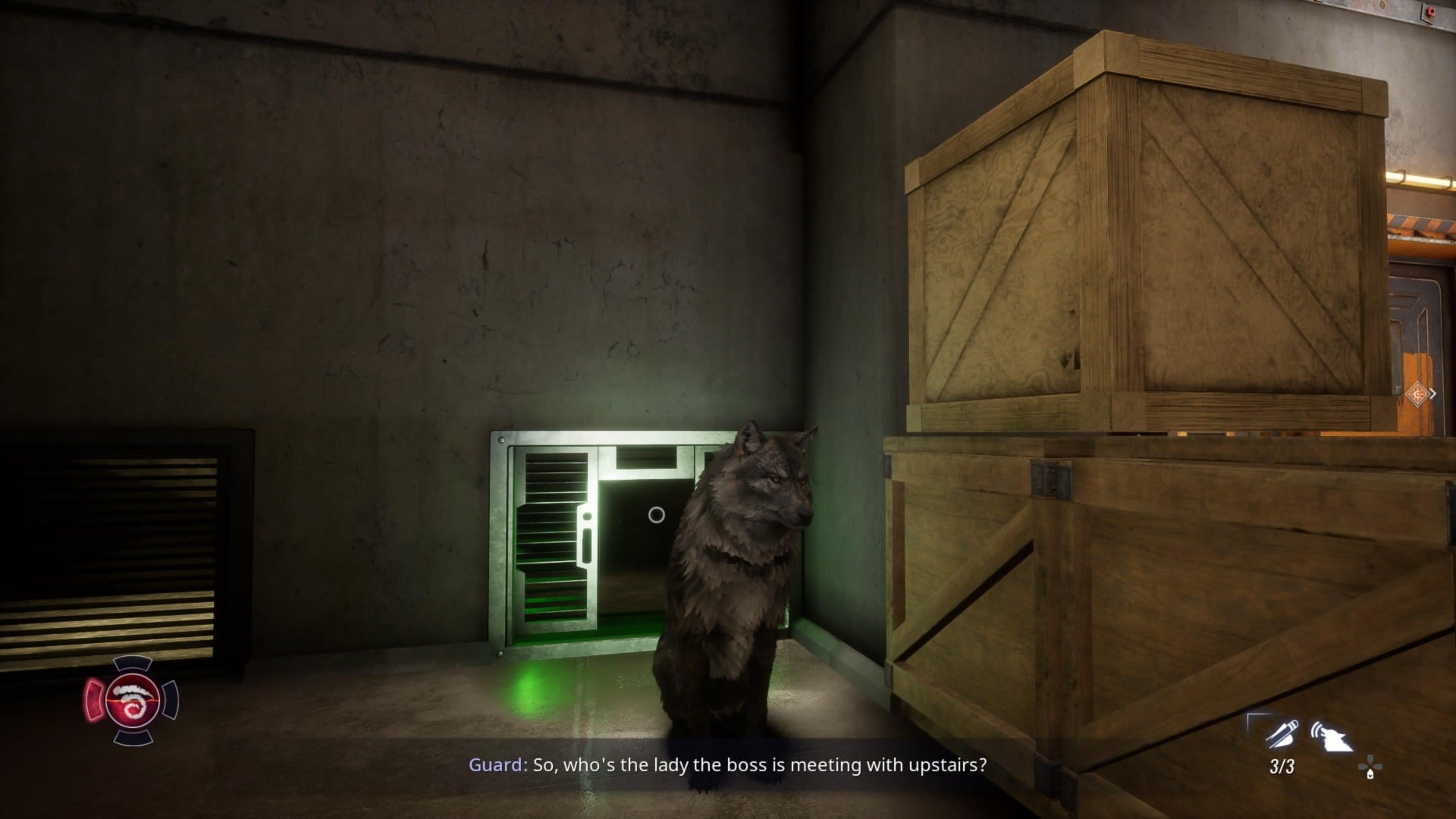This screenshot has width=1456, height=819.
Task: Activate the howling wolf ability icon
Action: click(x=1332, y=734)
